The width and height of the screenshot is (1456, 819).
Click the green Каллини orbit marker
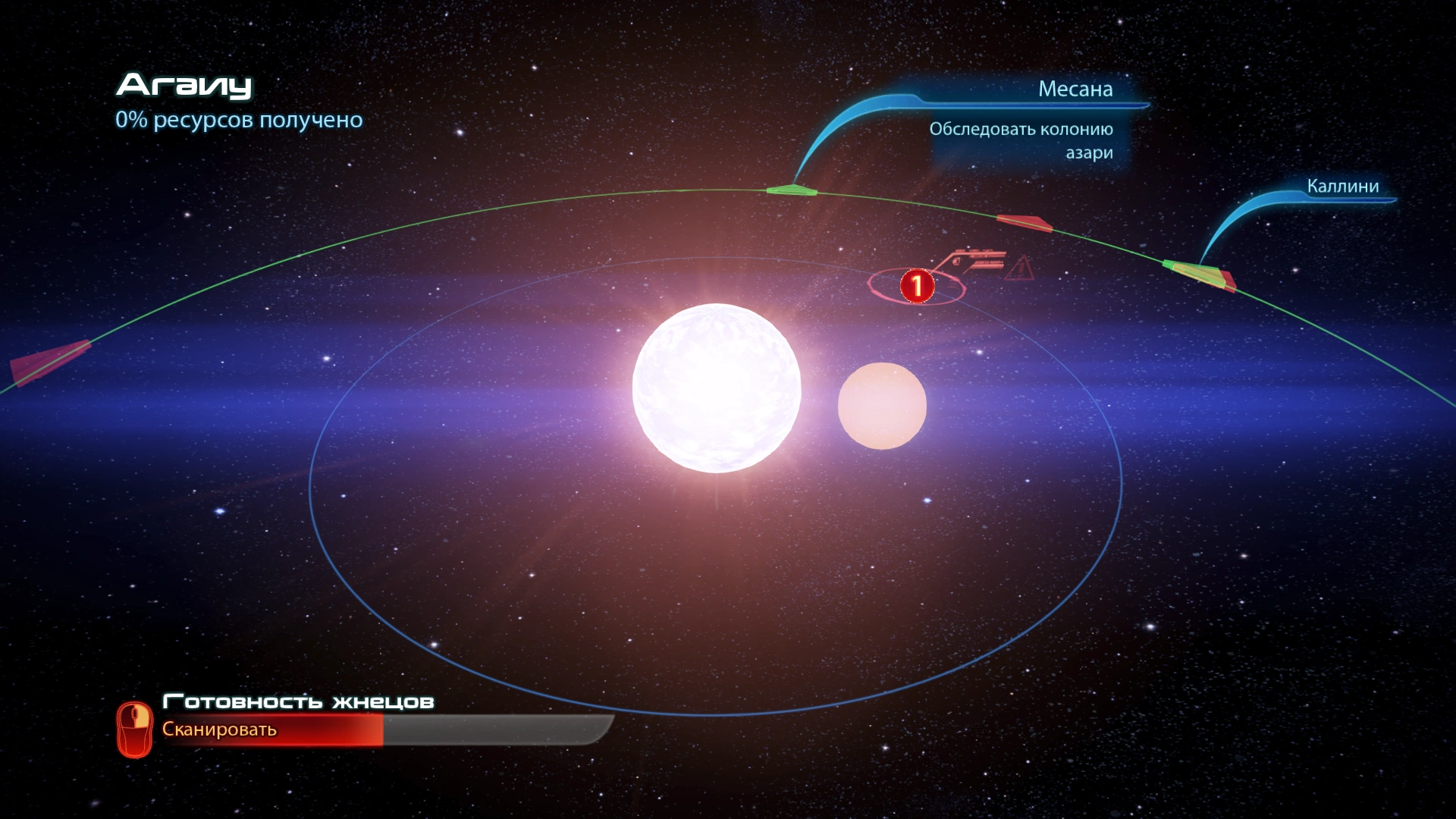point(1194,271)
